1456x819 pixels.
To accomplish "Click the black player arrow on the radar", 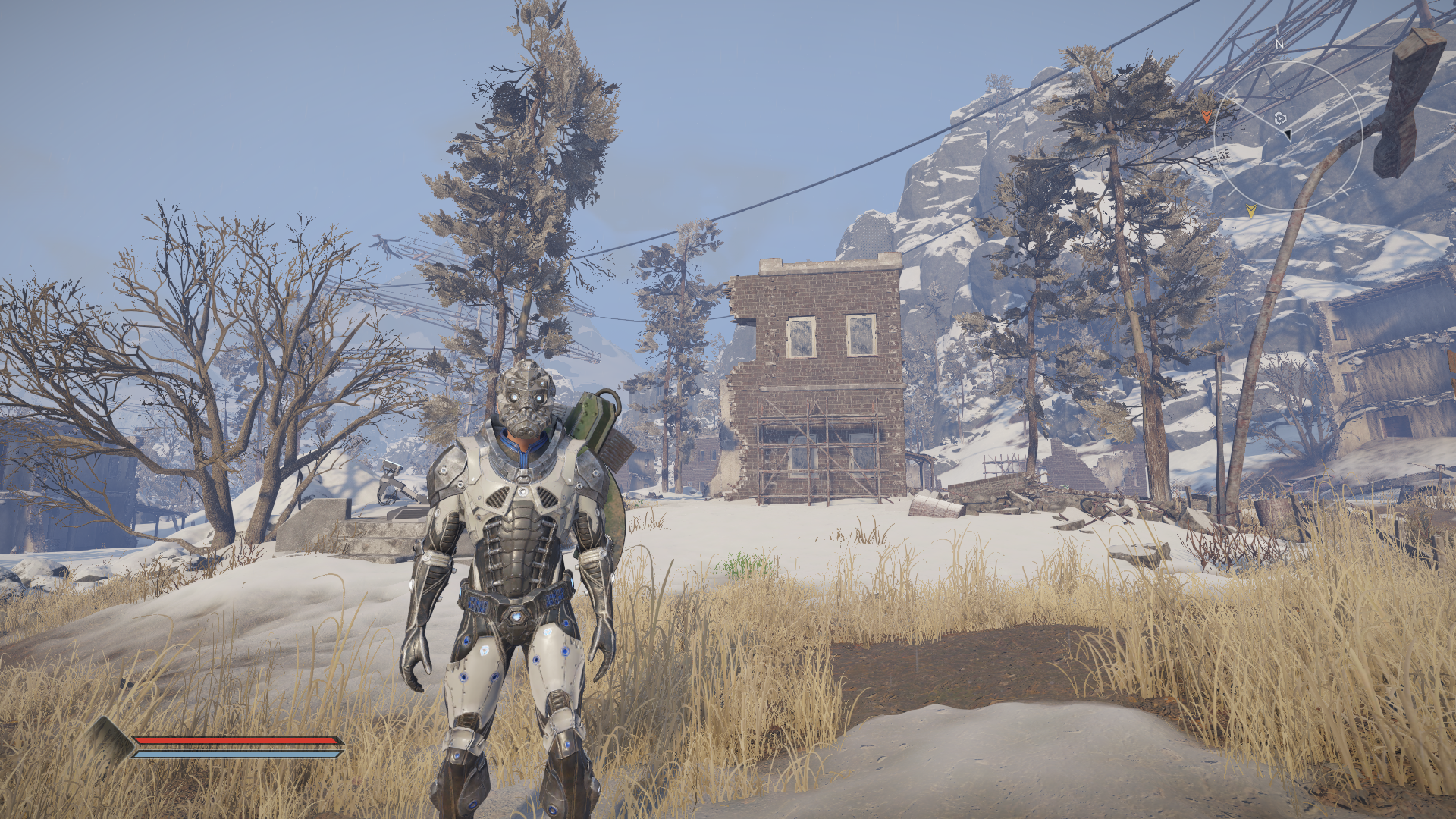I will 1287,134.
